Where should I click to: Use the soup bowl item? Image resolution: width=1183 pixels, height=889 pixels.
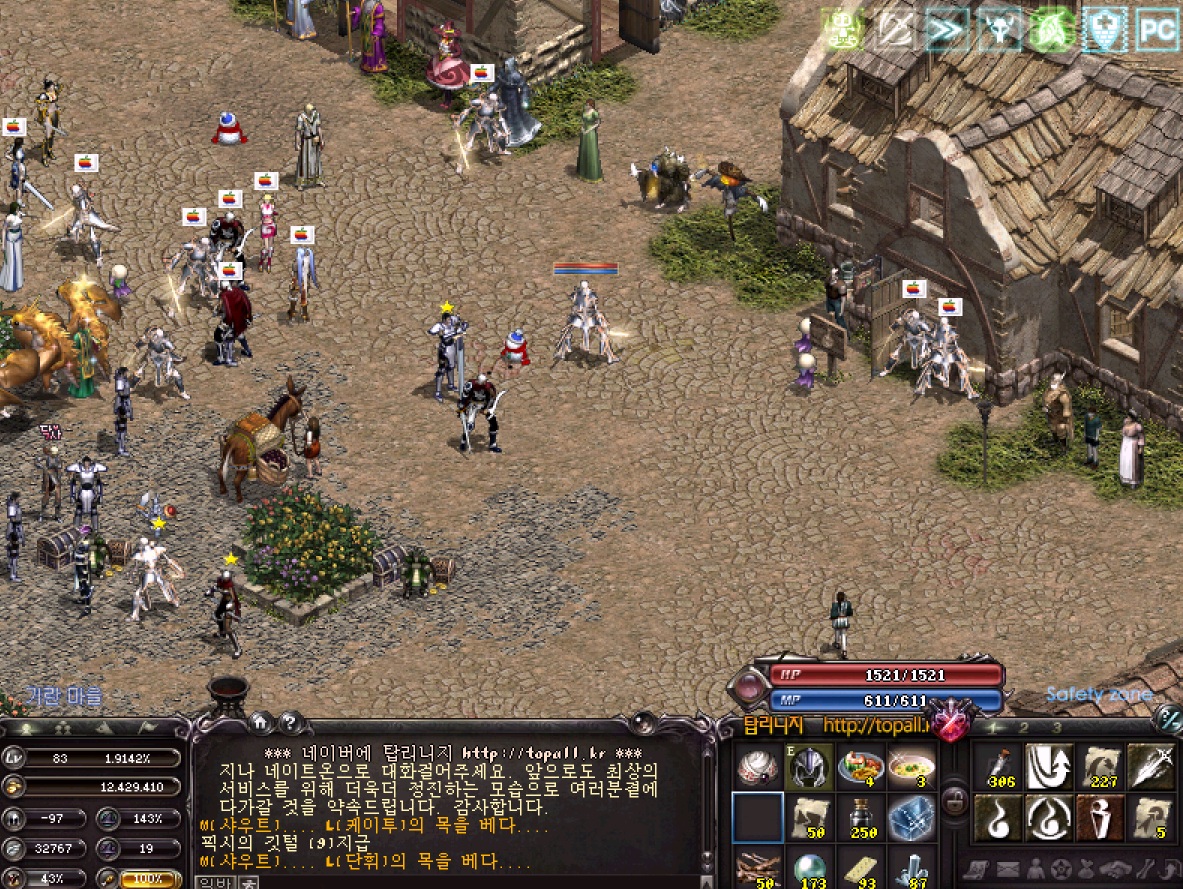tap(911, 767)
